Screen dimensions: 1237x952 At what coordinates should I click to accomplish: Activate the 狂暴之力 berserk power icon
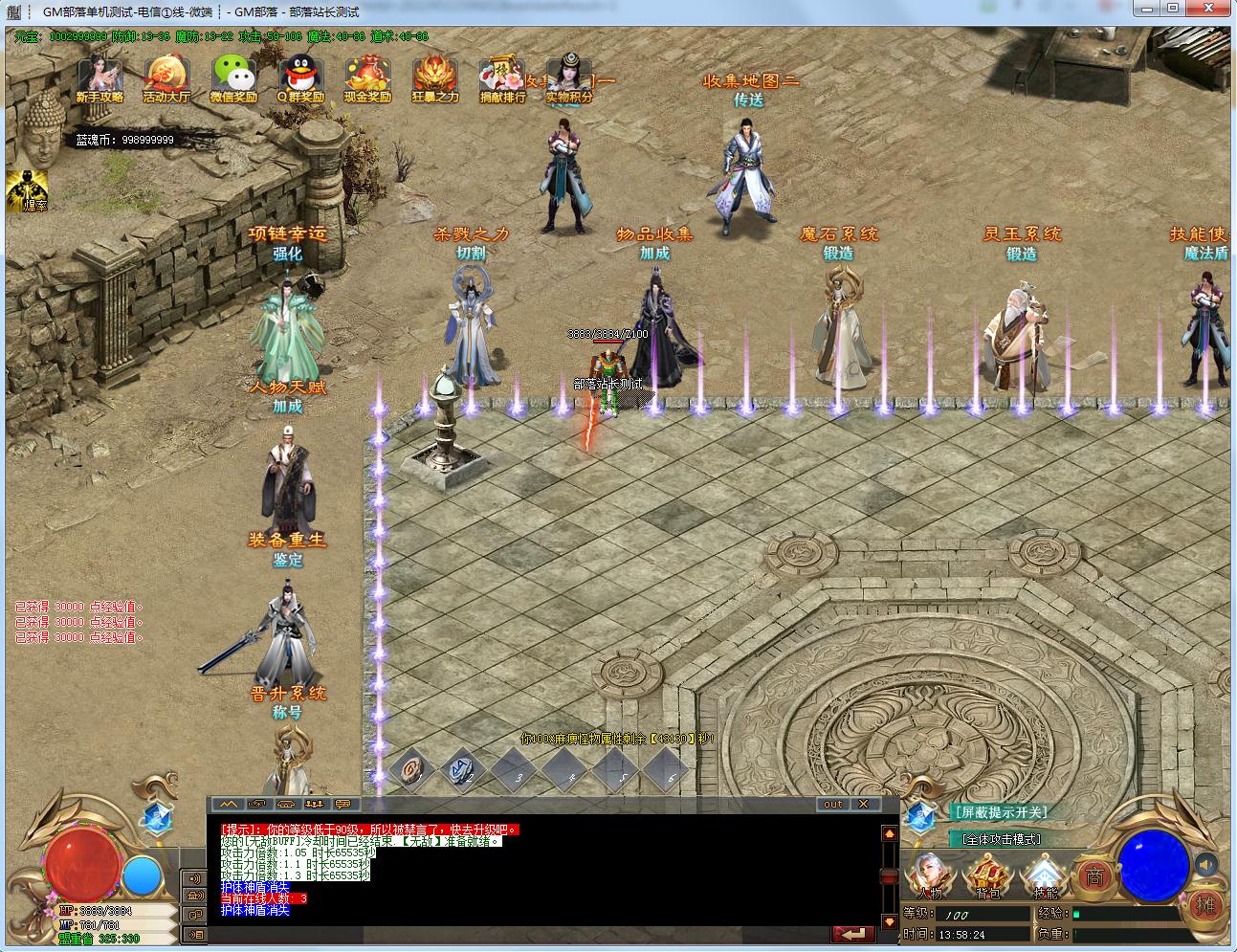coord(435,77)
